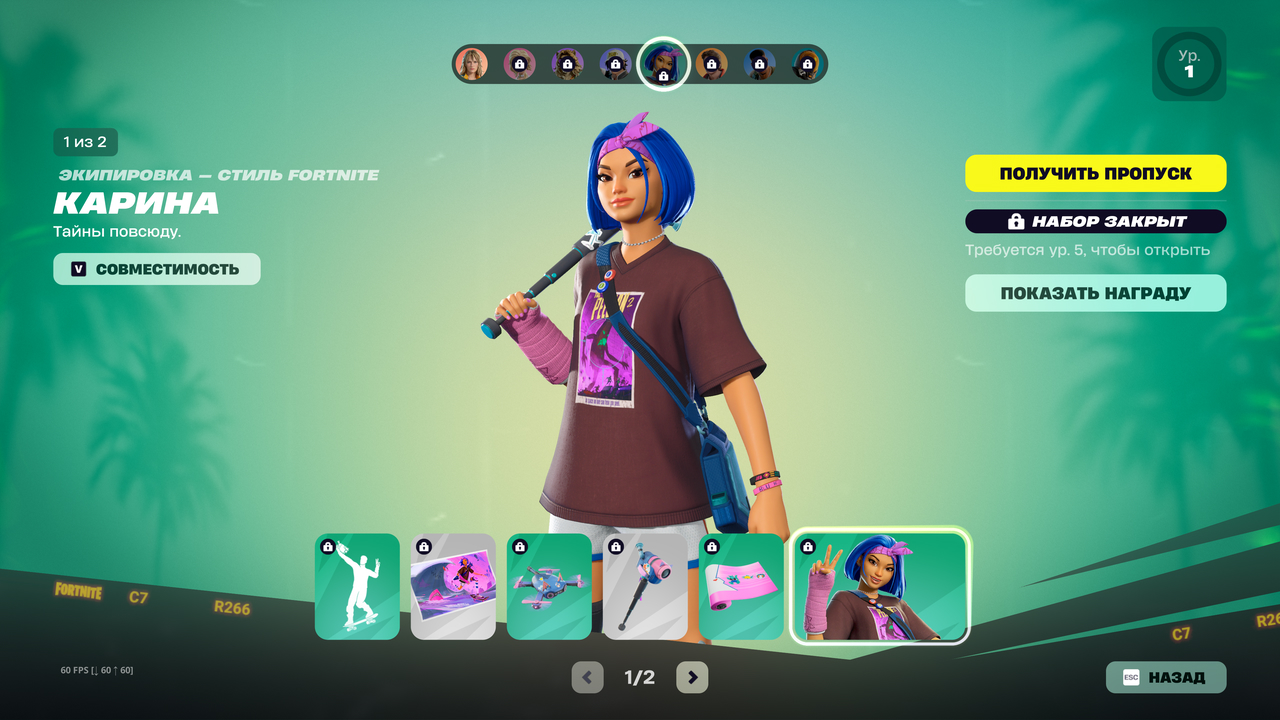Viewport: 1280px width, 720px height.
Task: Open the level 1 progress badge
Action: [1189, 64]
